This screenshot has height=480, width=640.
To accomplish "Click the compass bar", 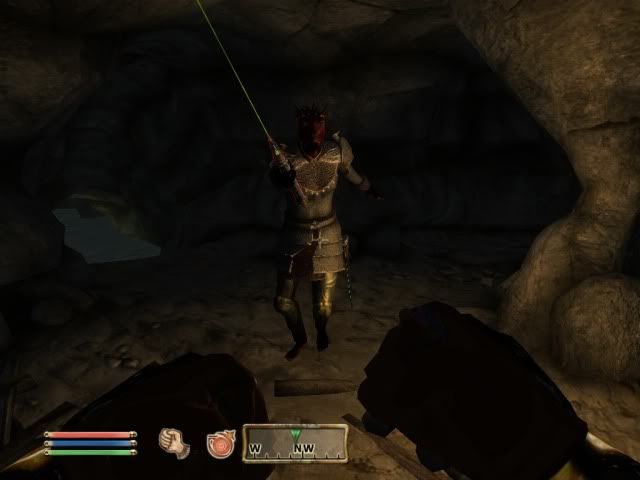I will 297,443.
